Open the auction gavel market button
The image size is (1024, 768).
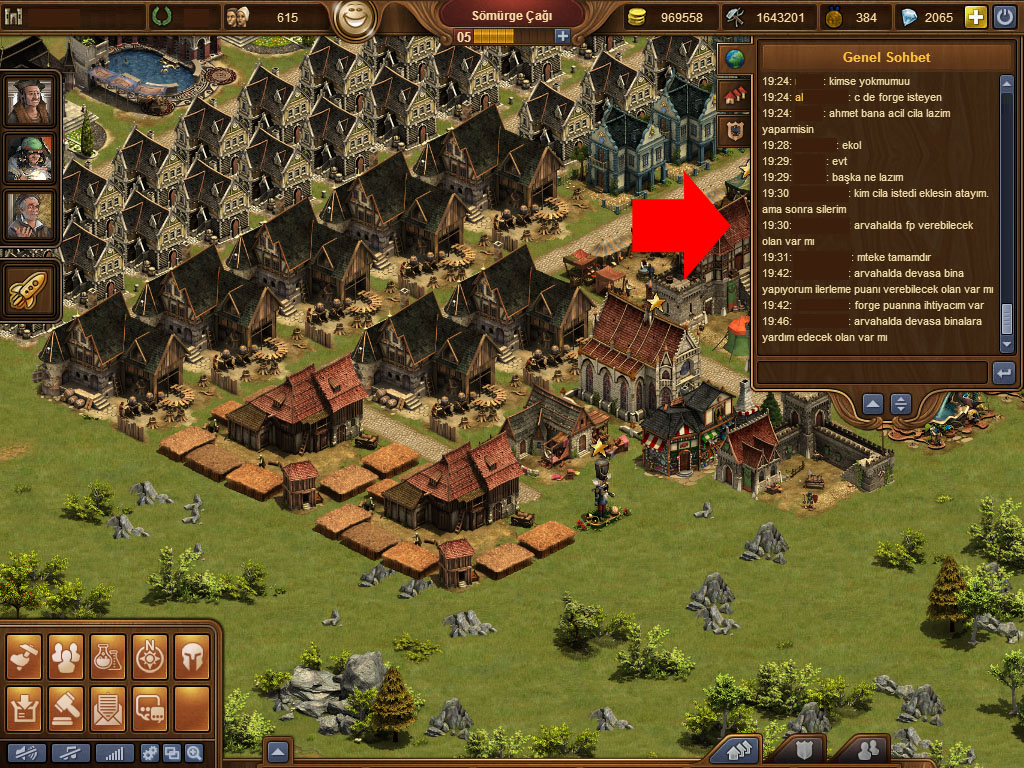coord(67,705)
